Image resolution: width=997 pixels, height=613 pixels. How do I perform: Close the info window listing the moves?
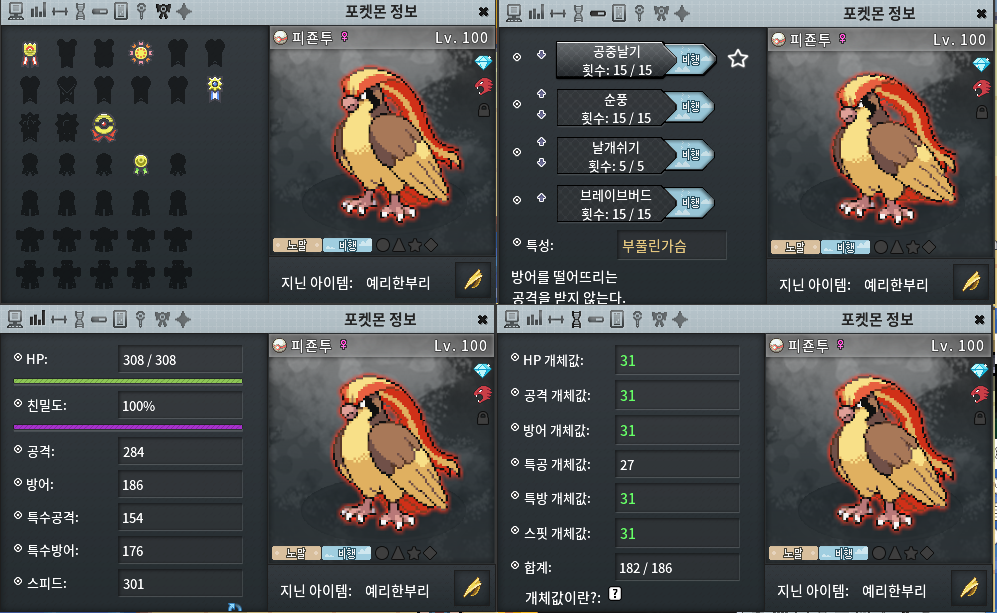click(982, 12)
